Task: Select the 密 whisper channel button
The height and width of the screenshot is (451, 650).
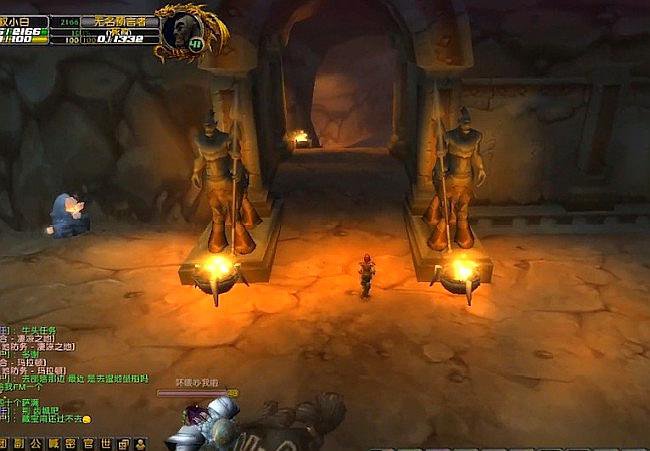Action: point(70,443)
